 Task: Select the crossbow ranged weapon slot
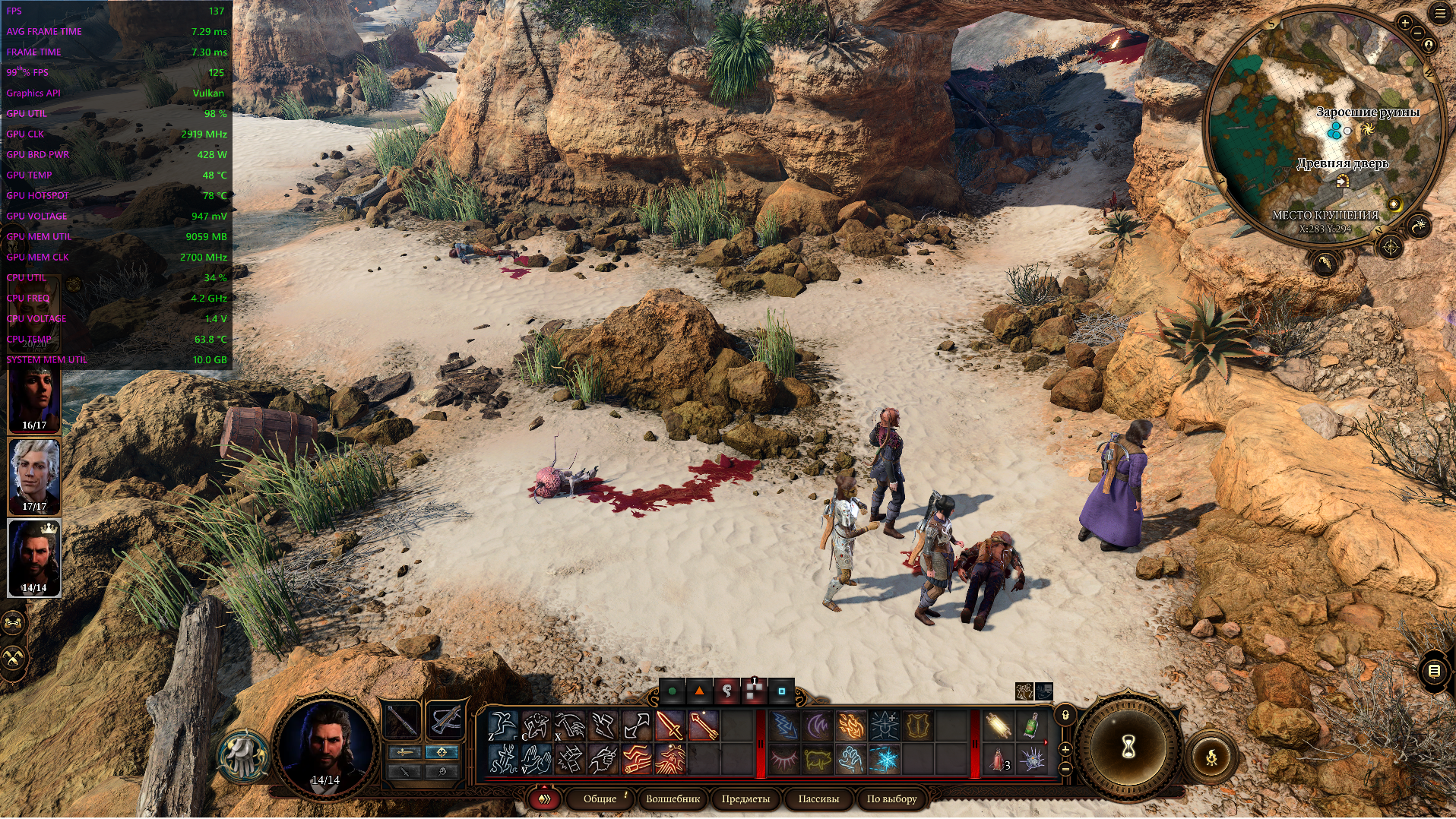446,719
